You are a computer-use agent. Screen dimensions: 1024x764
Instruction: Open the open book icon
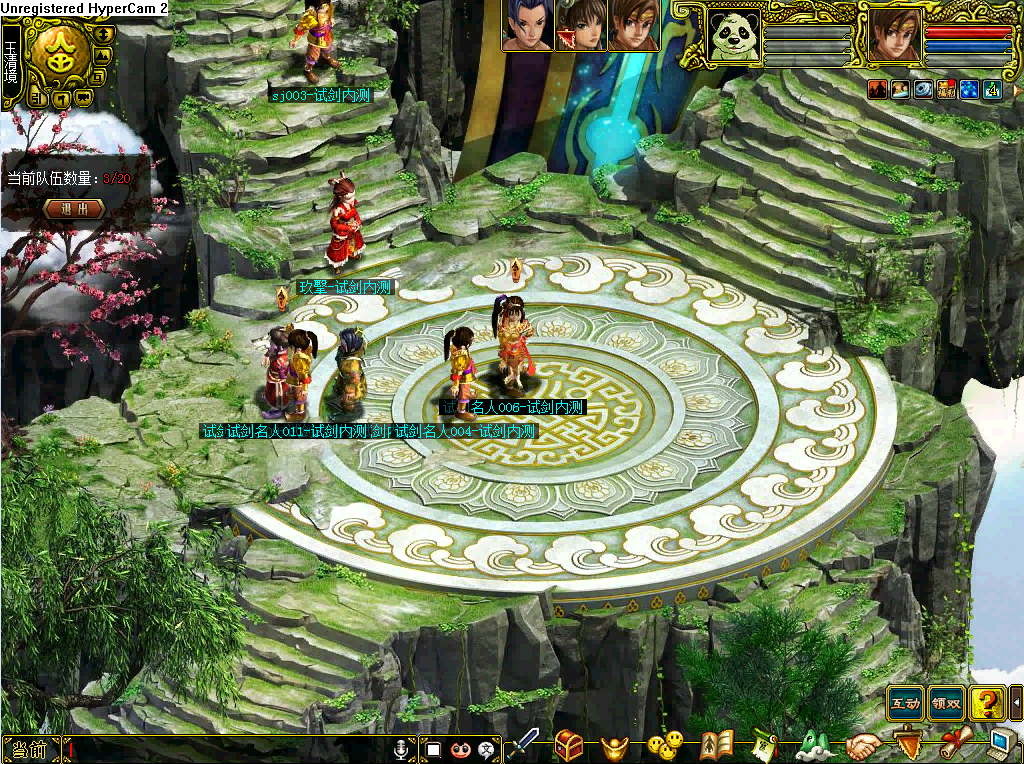click(716, 745)
